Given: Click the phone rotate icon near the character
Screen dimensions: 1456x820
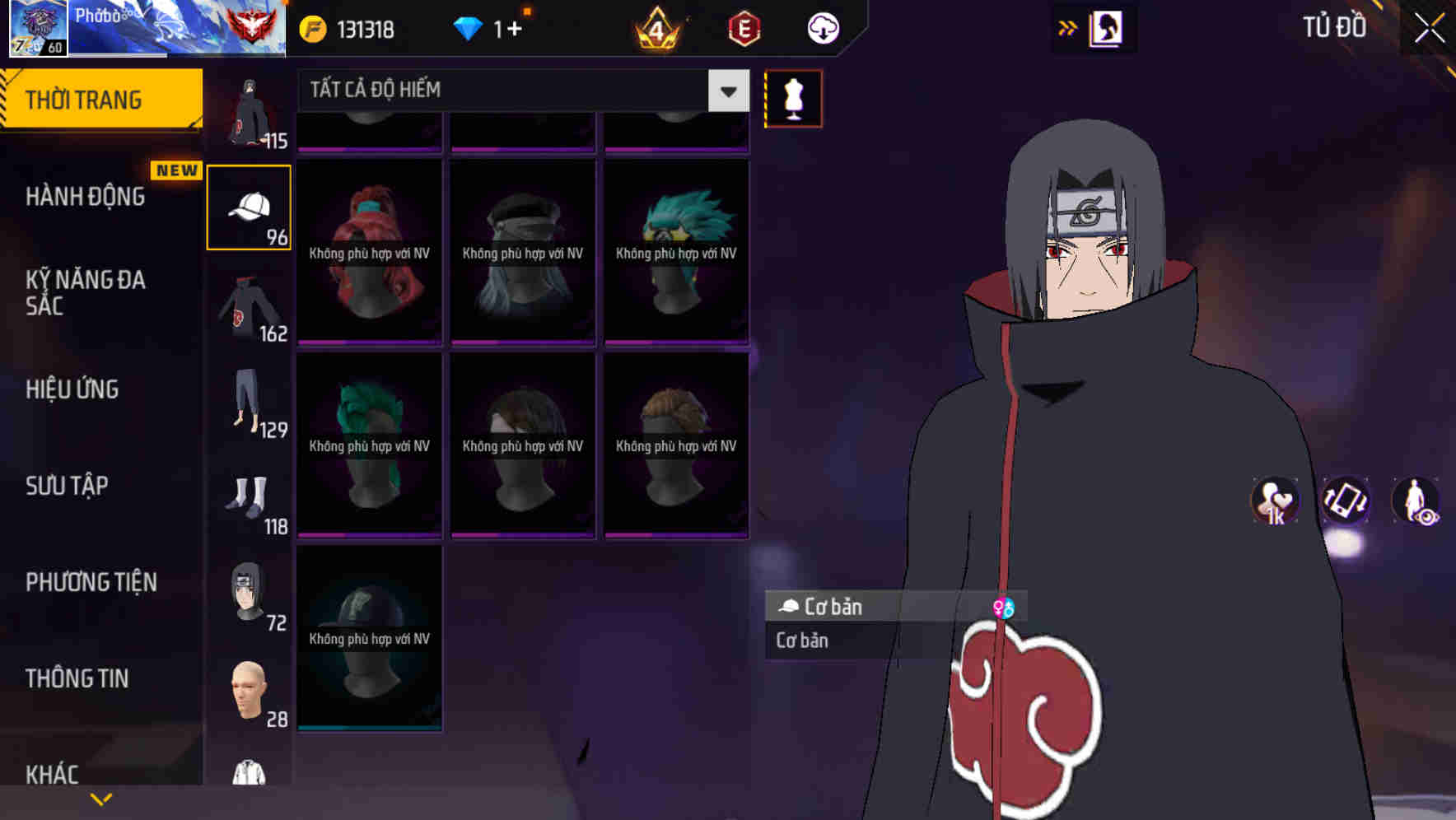Looking at the screenshot, I should 1347,502.
